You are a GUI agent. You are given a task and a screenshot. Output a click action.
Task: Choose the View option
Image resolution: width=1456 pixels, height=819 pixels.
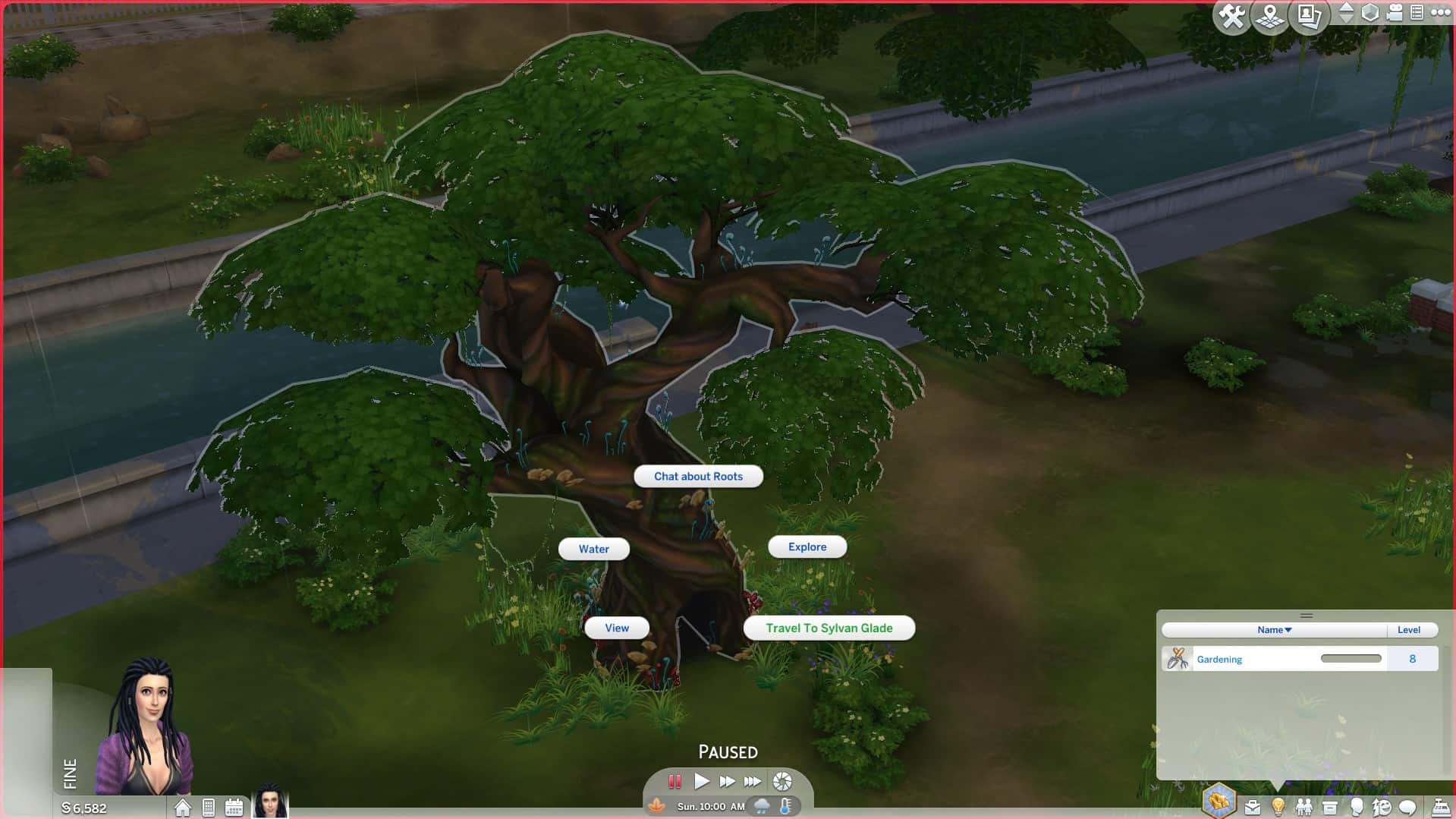(616, 628)
